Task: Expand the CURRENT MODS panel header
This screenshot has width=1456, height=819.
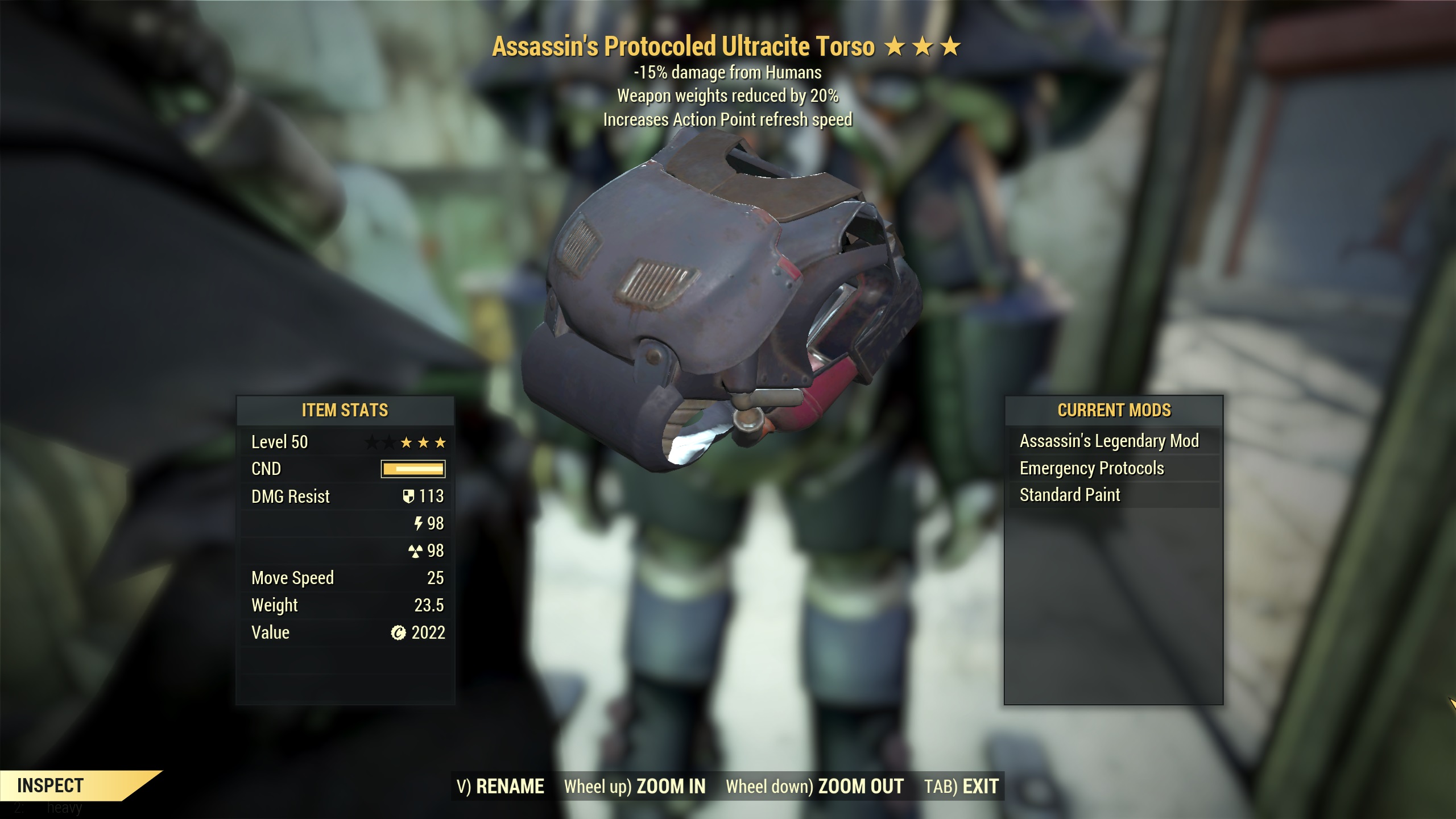Action: tap(1115, 410)
